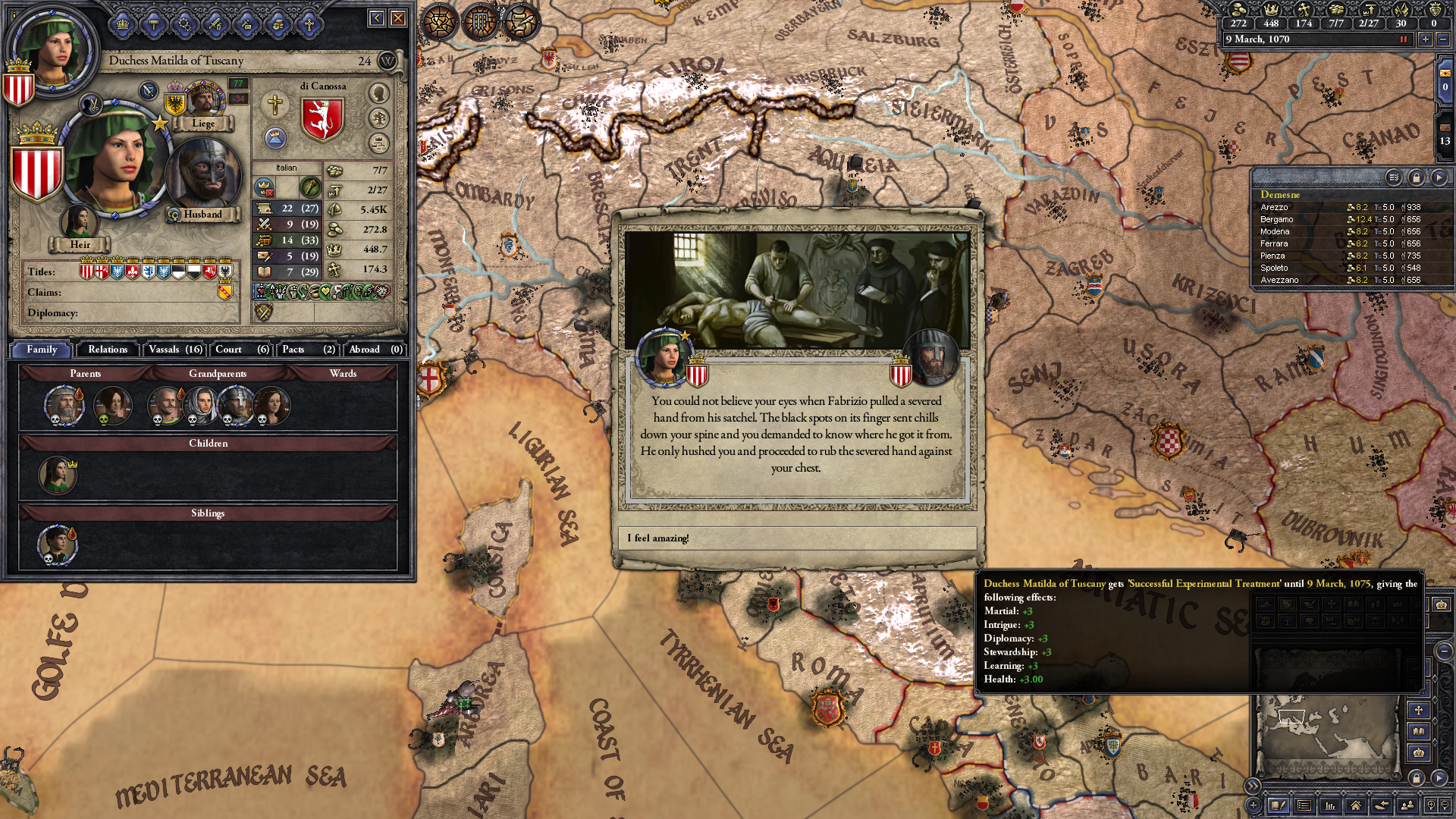Open the character finder with the two-figures icon
This screenshot has height=819, width=1456.
coord(1407,805)
